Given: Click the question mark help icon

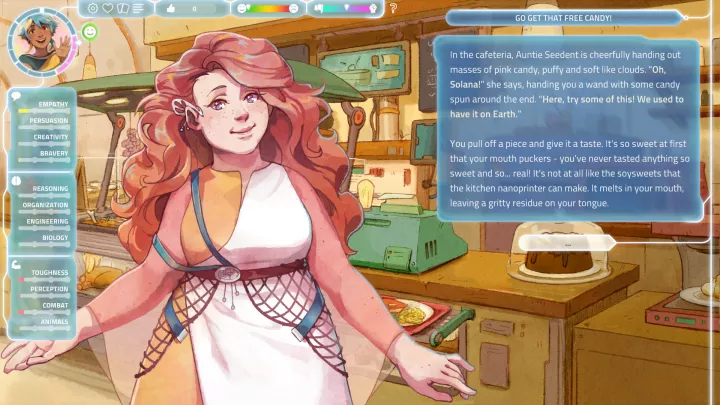Looking at the screenshot, I should pyautogui.click(x=393, y=8).
